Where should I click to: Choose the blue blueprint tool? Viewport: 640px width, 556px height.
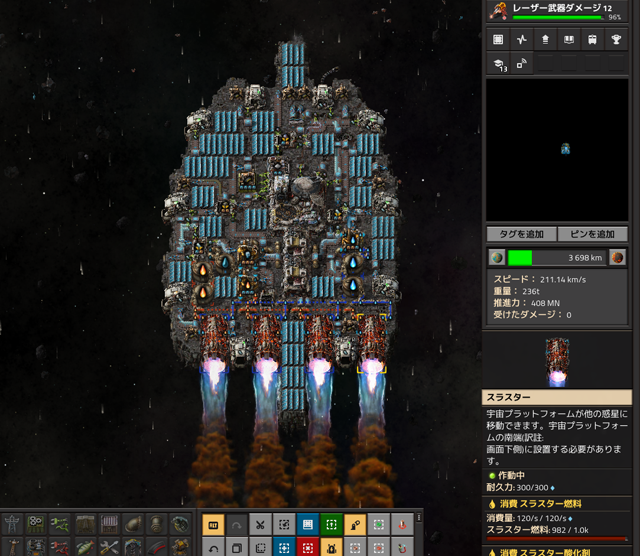pyautogui.click(x=308, y=524)
